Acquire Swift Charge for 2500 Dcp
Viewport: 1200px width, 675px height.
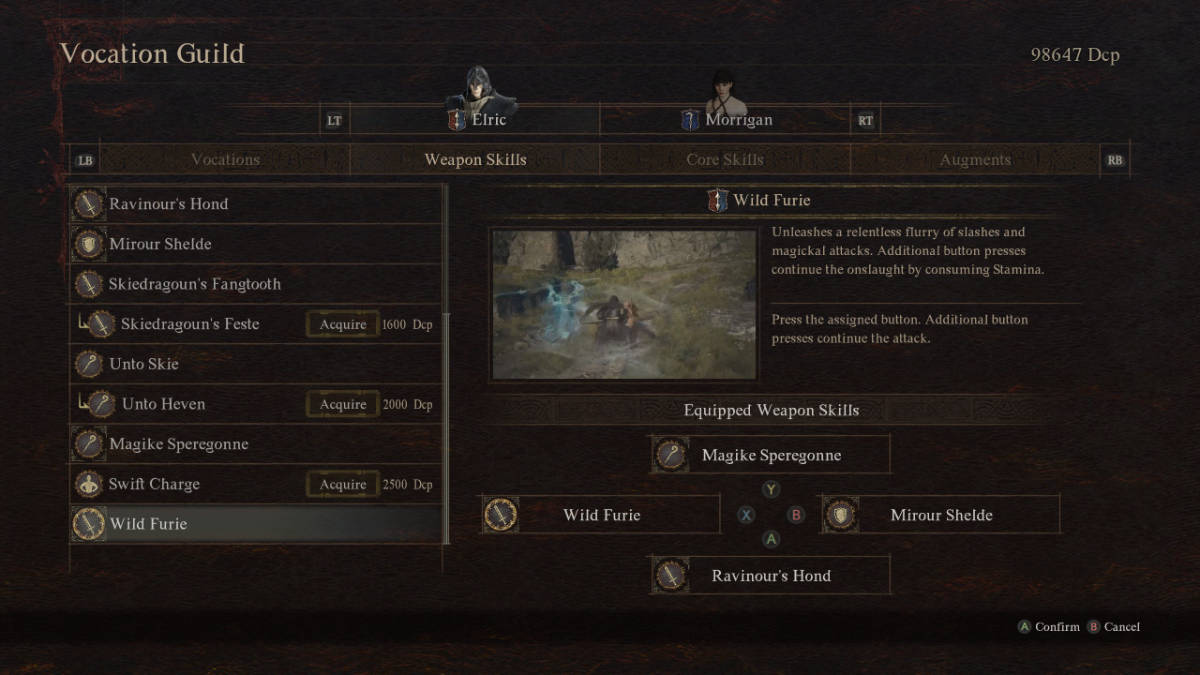click(x=343, y=484)
